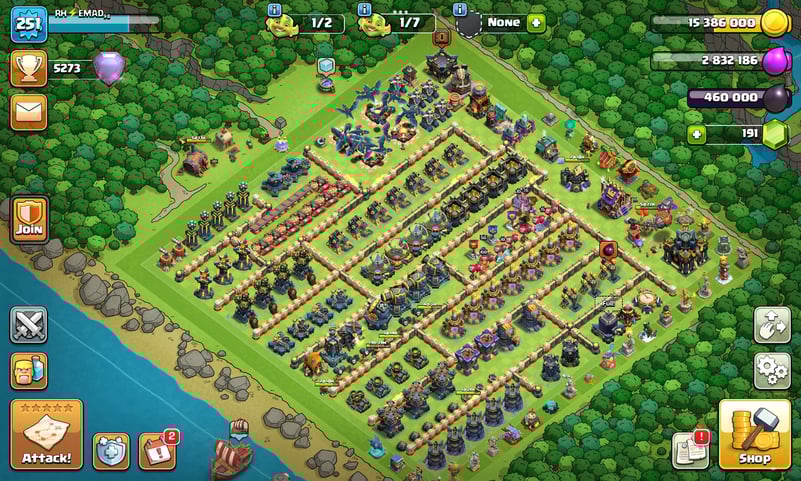Open the layout editor hand icon
The image size is (801, 481).
coord(772,325)
